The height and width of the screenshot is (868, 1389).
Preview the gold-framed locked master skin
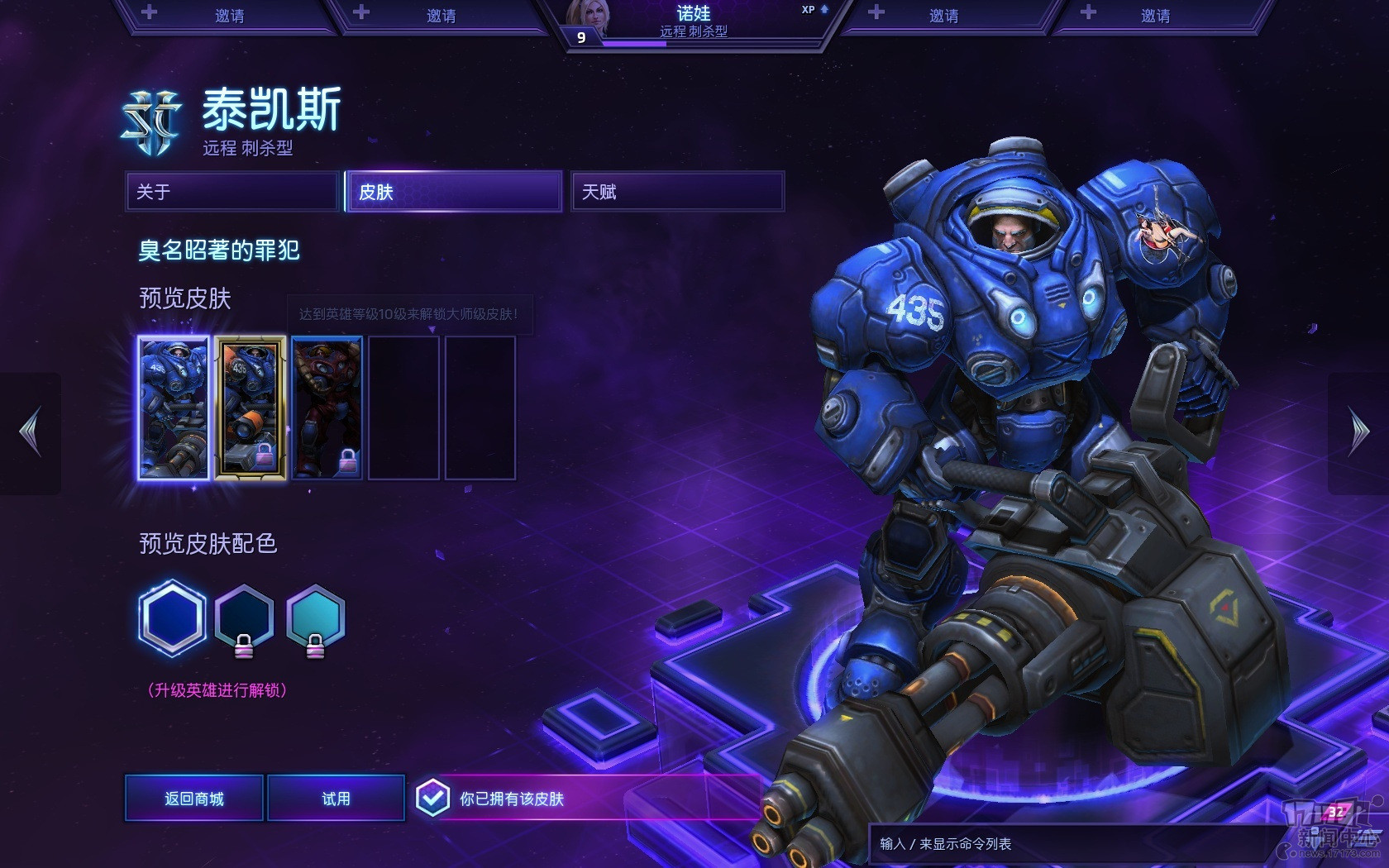pos(251,408)
